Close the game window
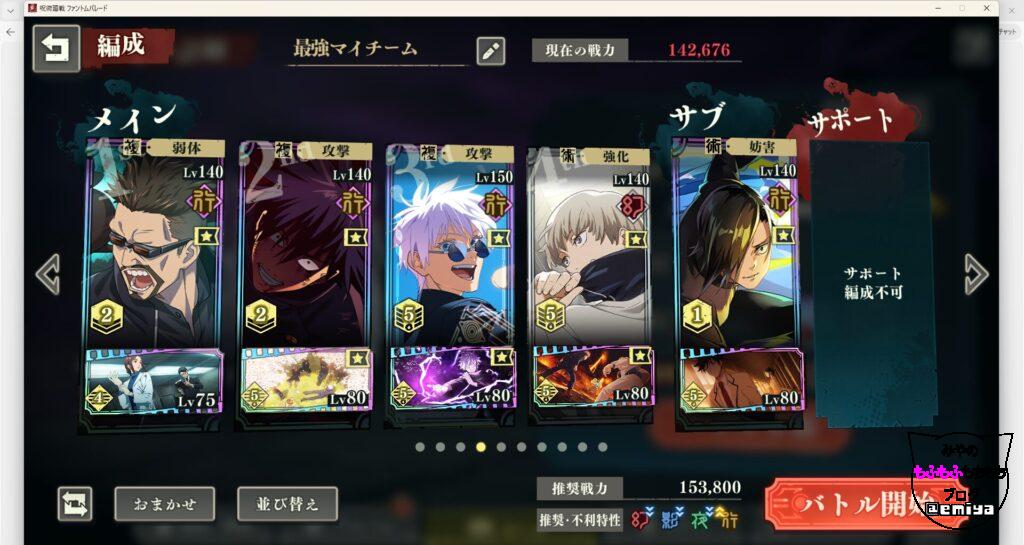 986,8
